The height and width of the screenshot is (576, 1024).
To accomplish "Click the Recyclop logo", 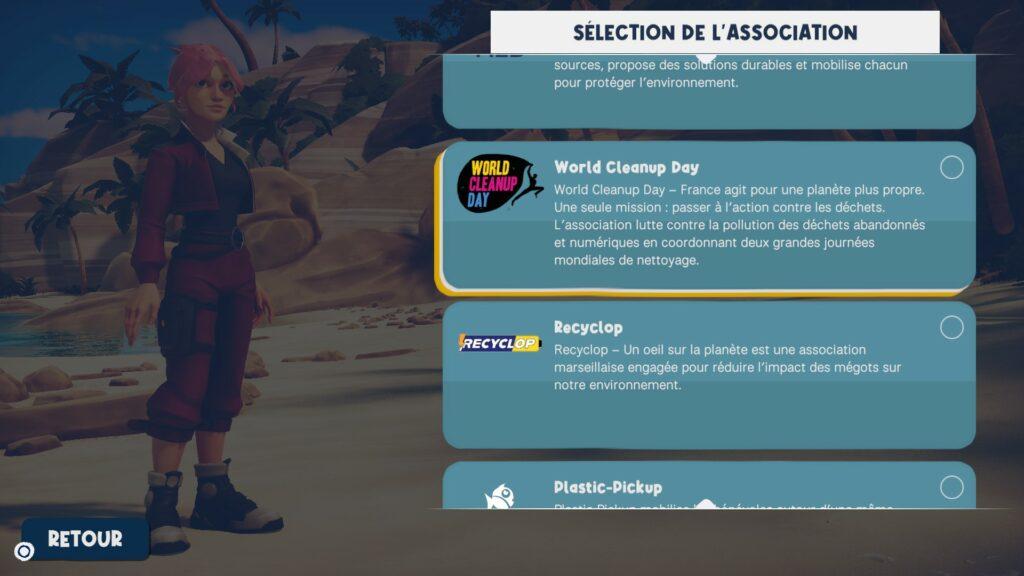I will [x=499, y=344].
